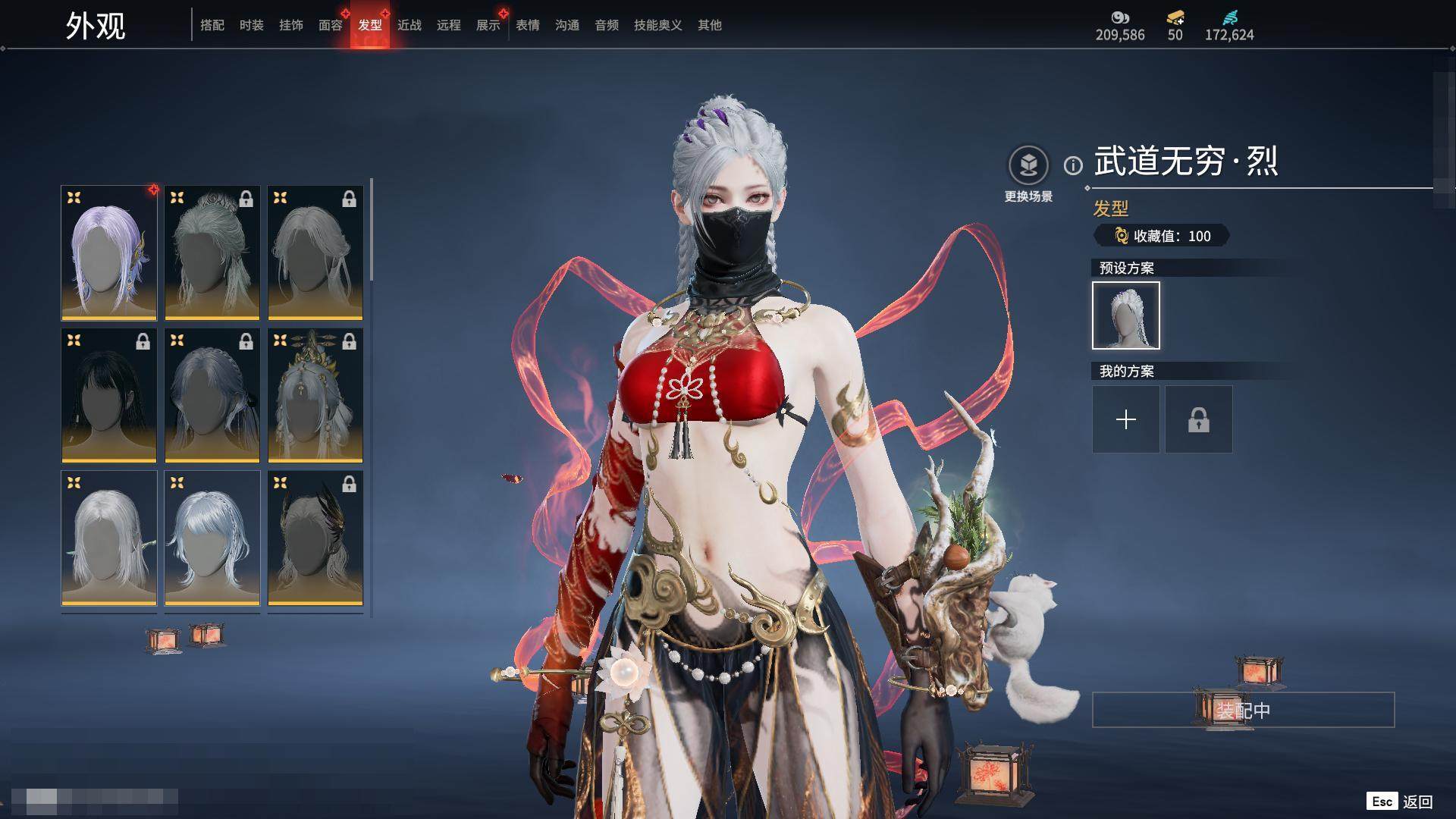Open the 时装 tab
This screenshot has height=819, width=1456.
(251, 25)
